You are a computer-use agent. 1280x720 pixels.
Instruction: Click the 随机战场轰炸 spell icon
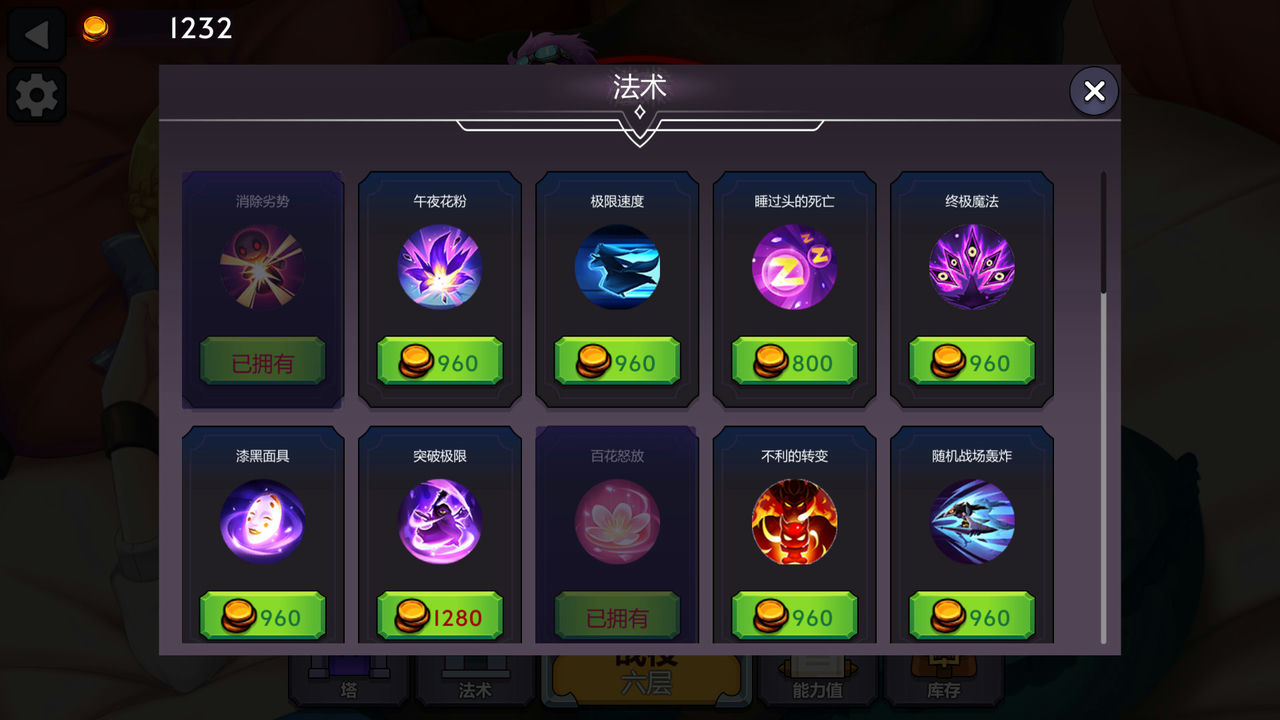pos(971,521)
